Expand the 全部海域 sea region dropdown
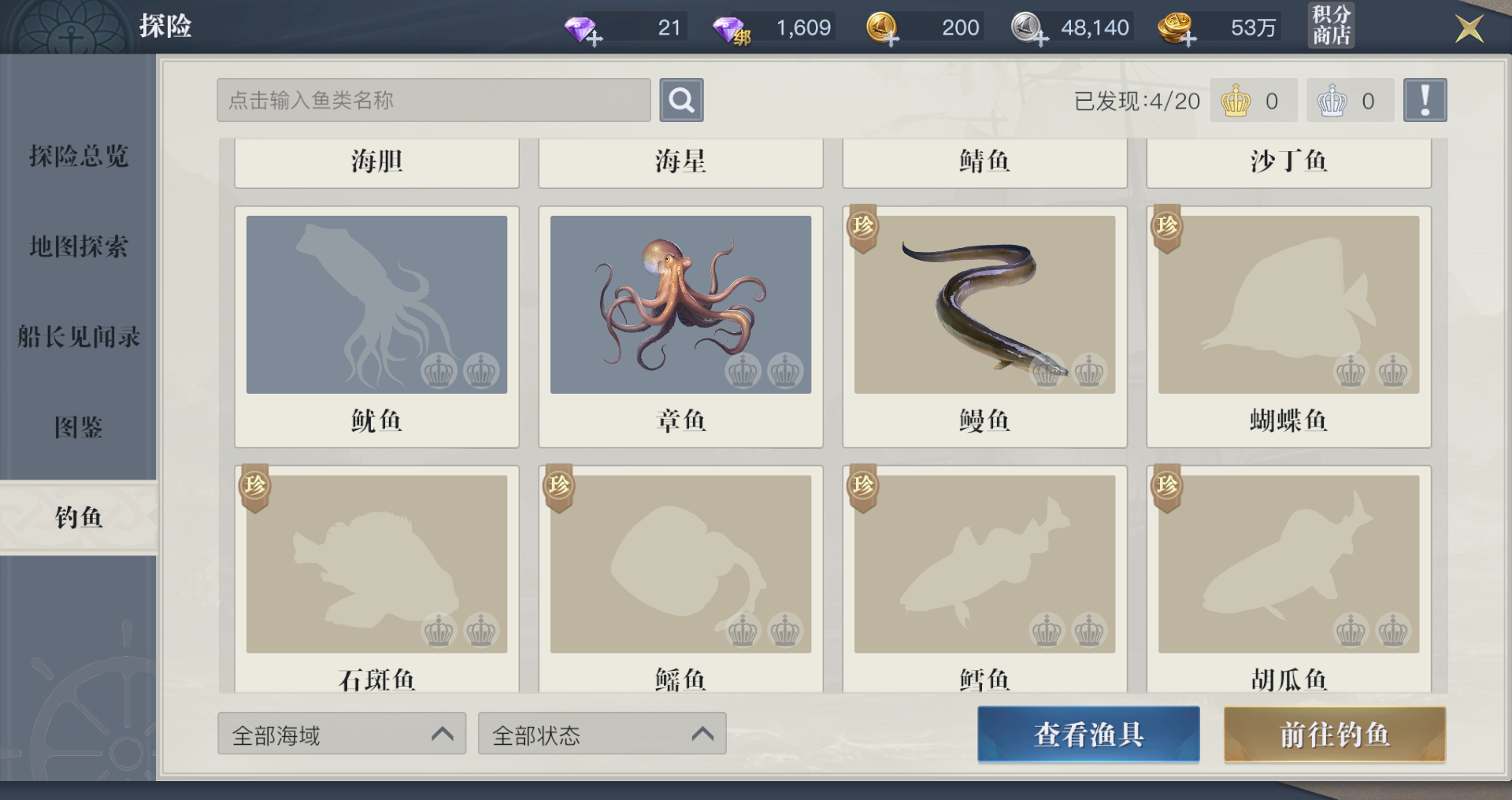 click(x=342, y=733)
